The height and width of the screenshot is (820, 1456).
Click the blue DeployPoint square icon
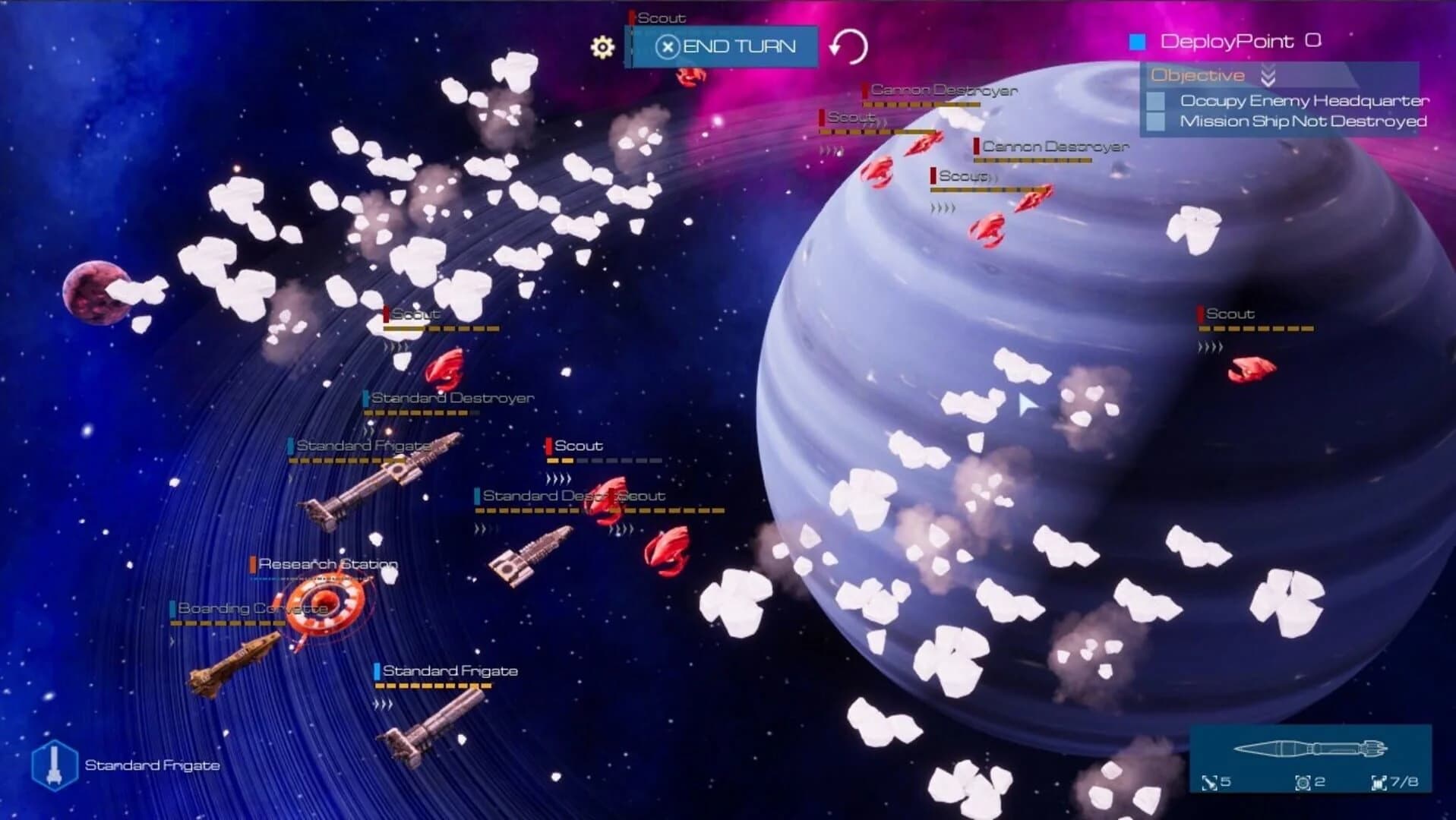click(1136, 41)
